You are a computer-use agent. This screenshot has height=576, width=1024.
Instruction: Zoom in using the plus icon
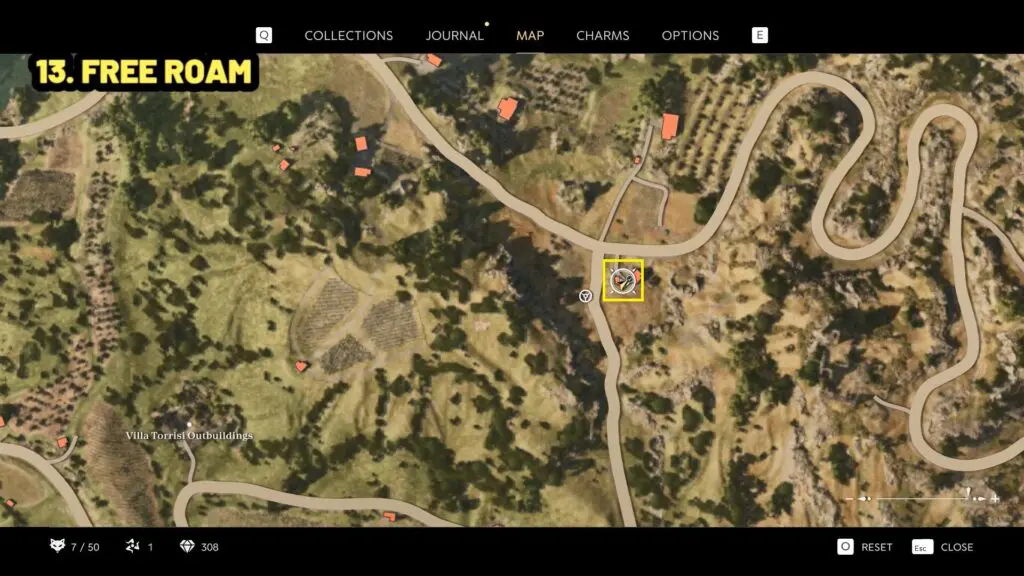(995, 497)
